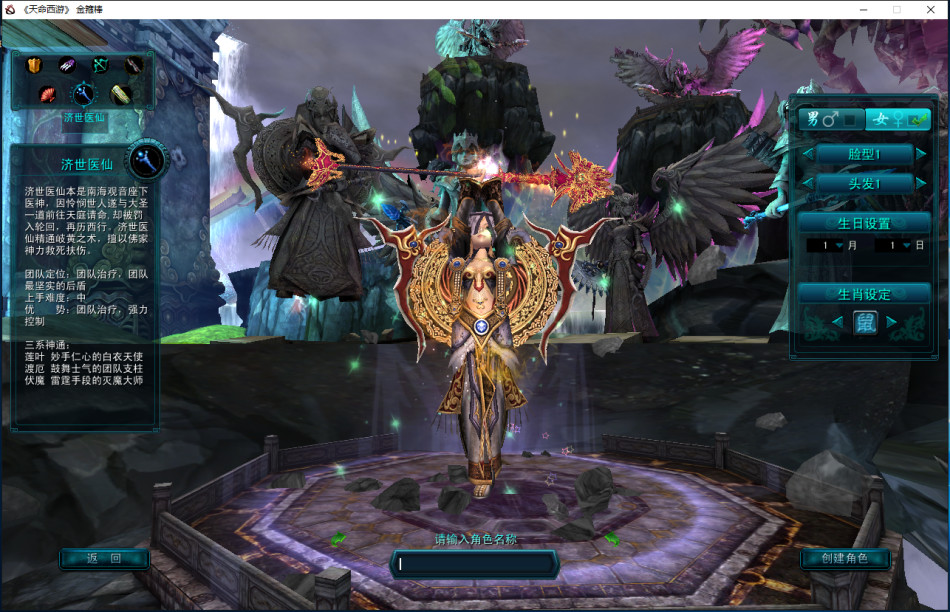The height and width of the screenshot is (612, 950).
Task: Go back with the 返回 button
Action: (104, 559)
